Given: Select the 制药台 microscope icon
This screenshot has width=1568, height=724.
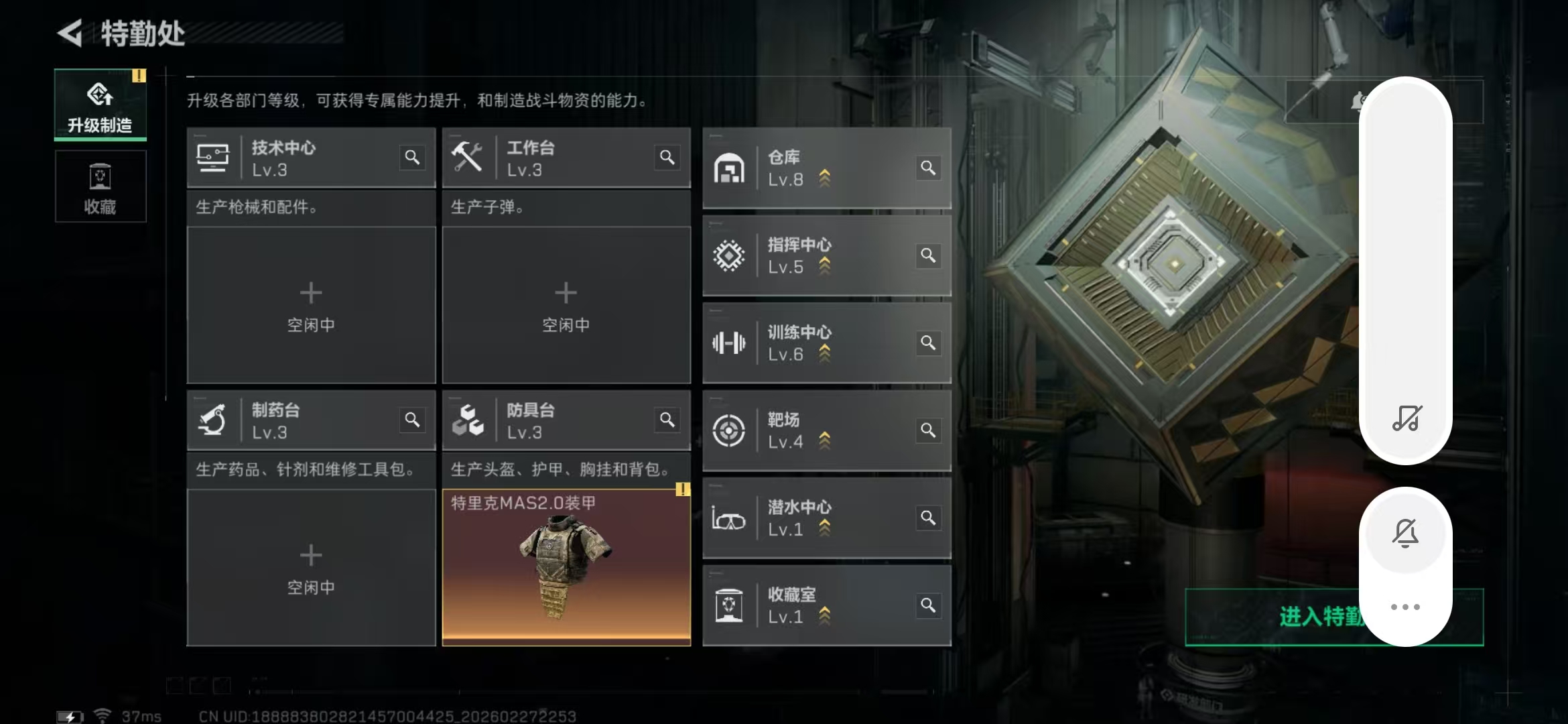Looking at the screenshot, I should (x=213, y=420).
